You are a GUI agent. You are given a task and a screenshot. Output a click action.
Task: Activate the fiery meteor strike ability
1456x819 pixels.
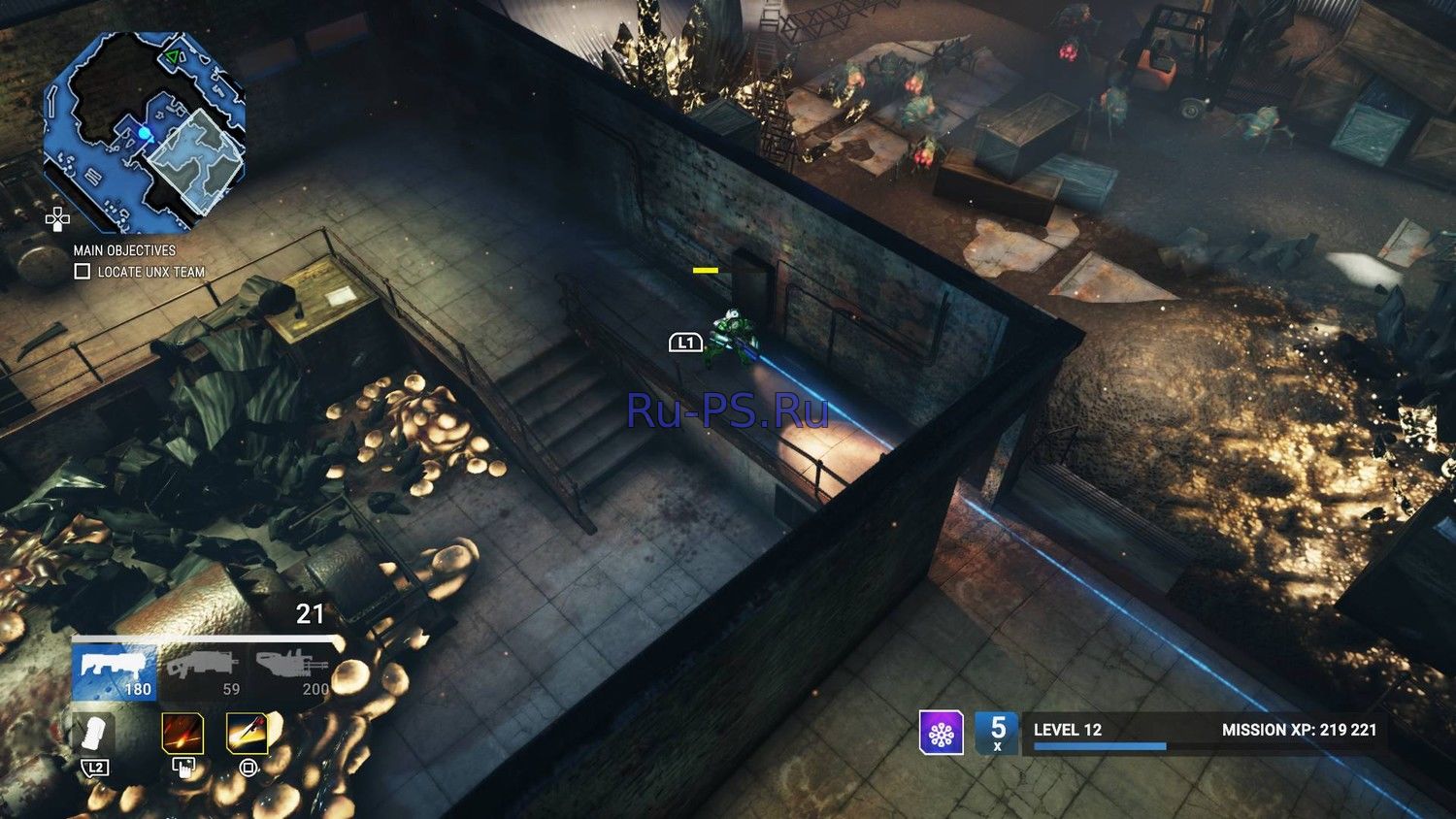click(182, 734)
